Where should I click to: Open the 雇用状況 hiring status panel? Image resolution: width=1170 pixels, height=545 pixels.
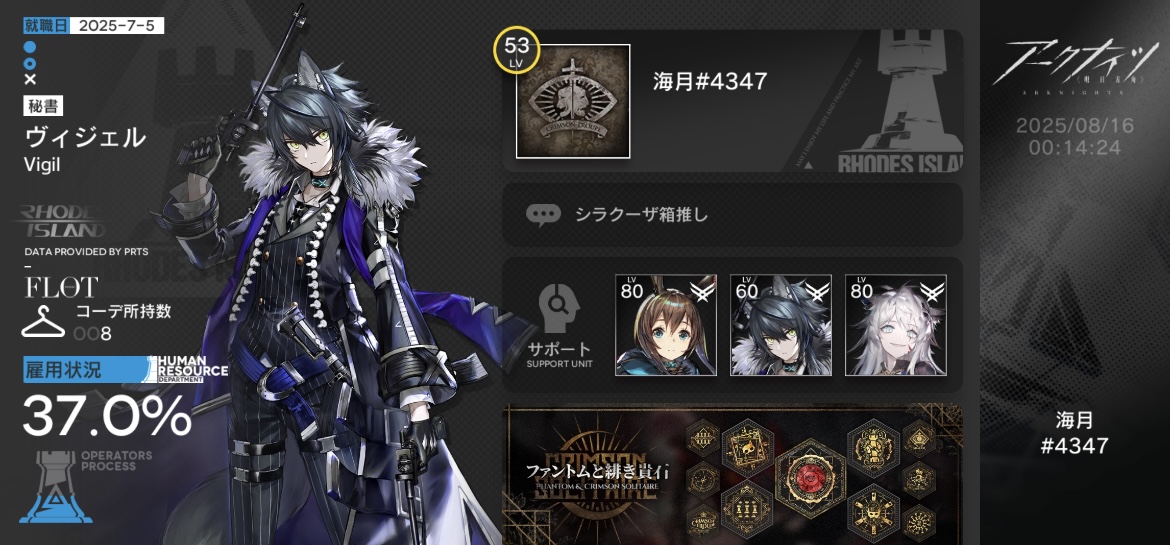pyautogui.click(x=105, y=400)
